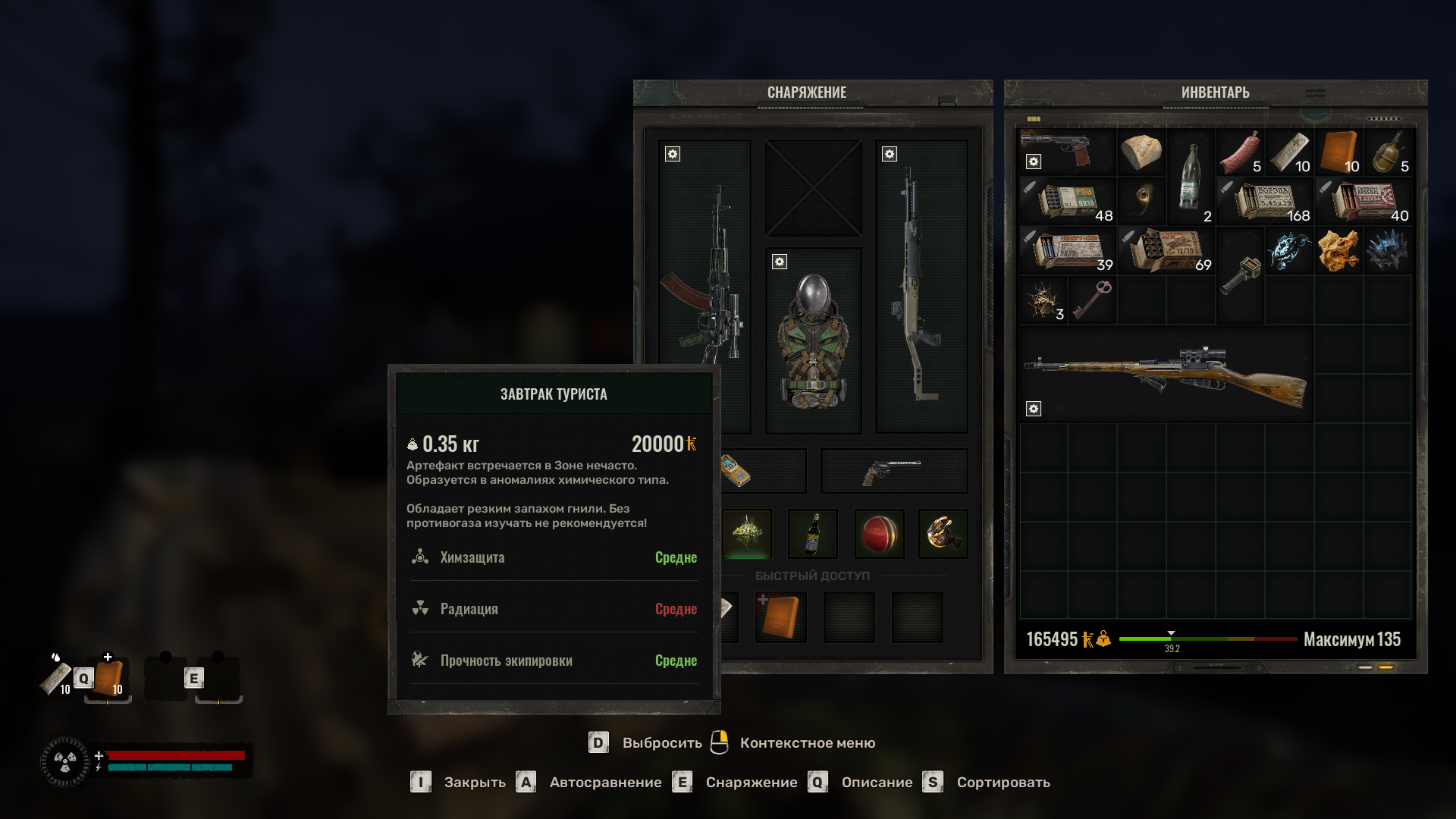The height and width of the screenshot is (819, 1456).
Task: Select the grenade stack of 5
Action: pyautogui.click(x=1387, y=152)
